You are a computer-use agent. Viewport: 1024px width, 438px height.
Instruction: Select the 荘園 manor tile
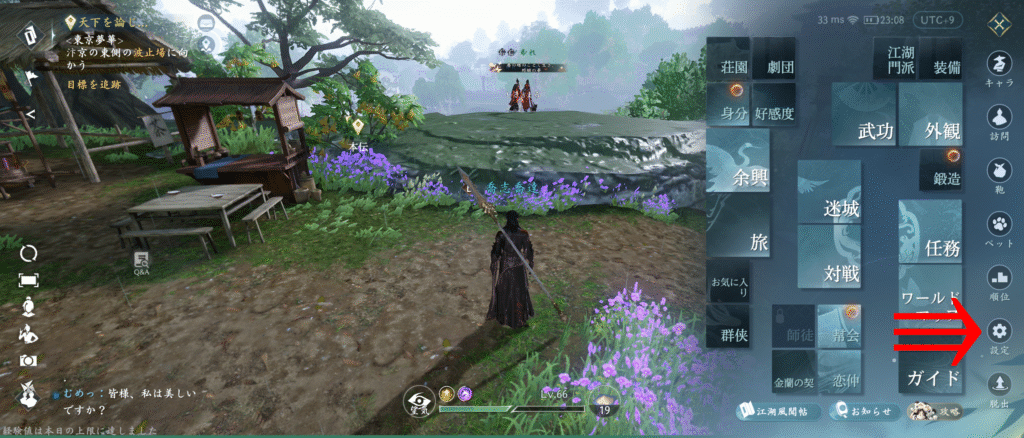point(729,68)
